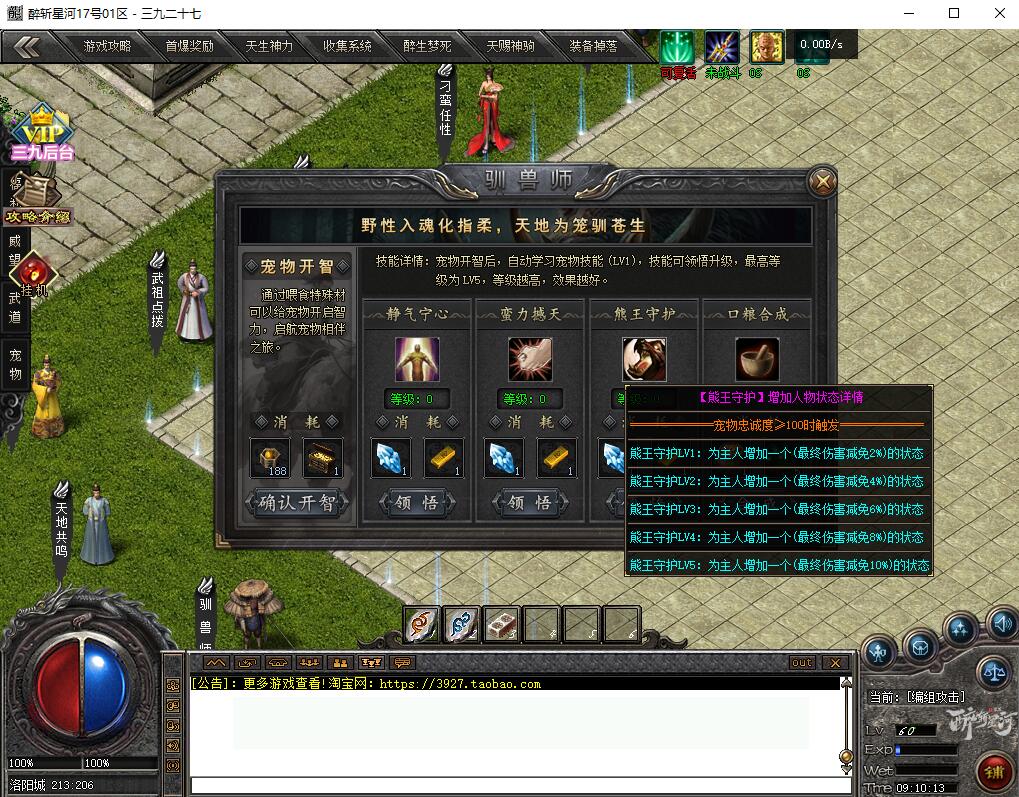Click 领悟 under the 蛮力撼天 skill
This screenshot has width=1019, height=797.
(530, 503)
